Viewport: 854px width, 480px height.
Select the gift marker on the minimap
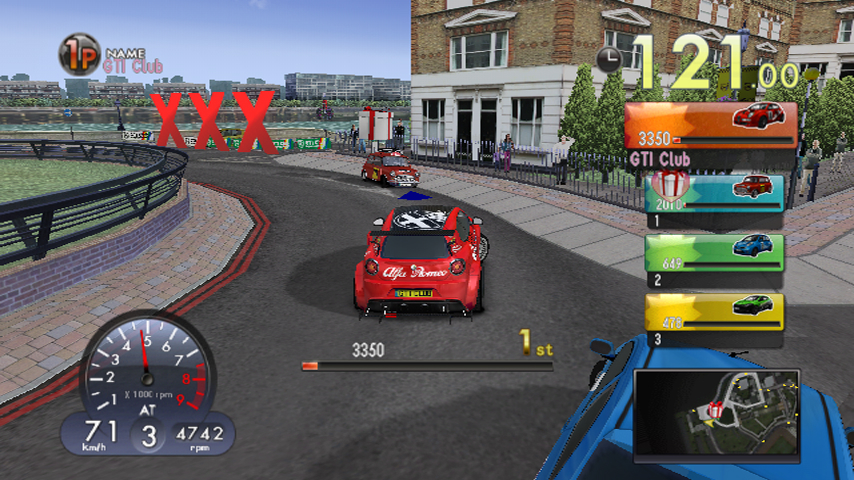click(714, 410)
